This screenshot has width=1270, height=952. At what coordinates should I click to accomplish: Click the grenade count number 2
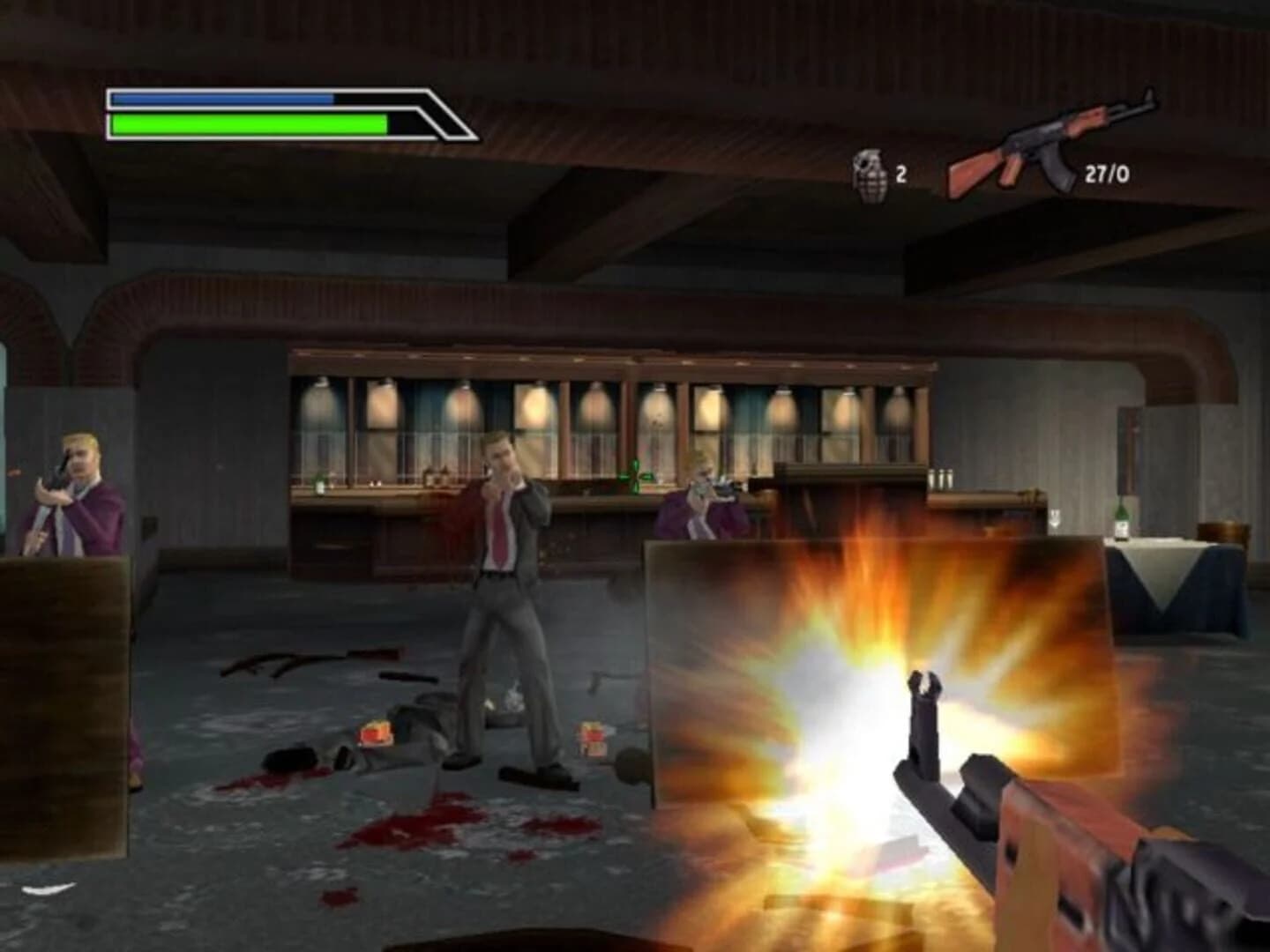(x=901, y=173)
